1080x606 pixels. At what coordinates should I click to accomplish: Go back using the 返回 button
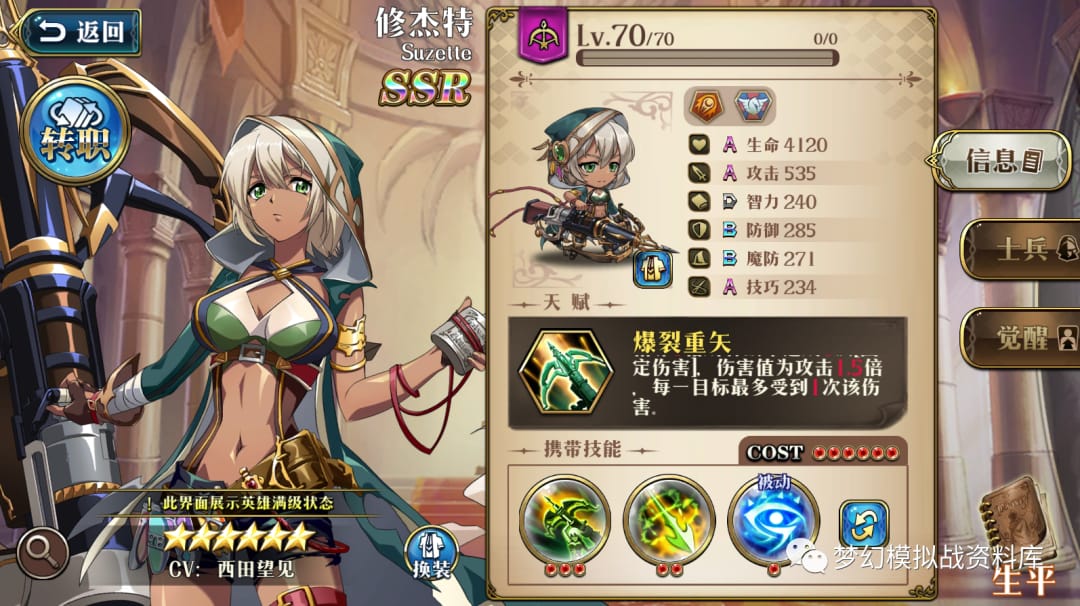point(78,31)
